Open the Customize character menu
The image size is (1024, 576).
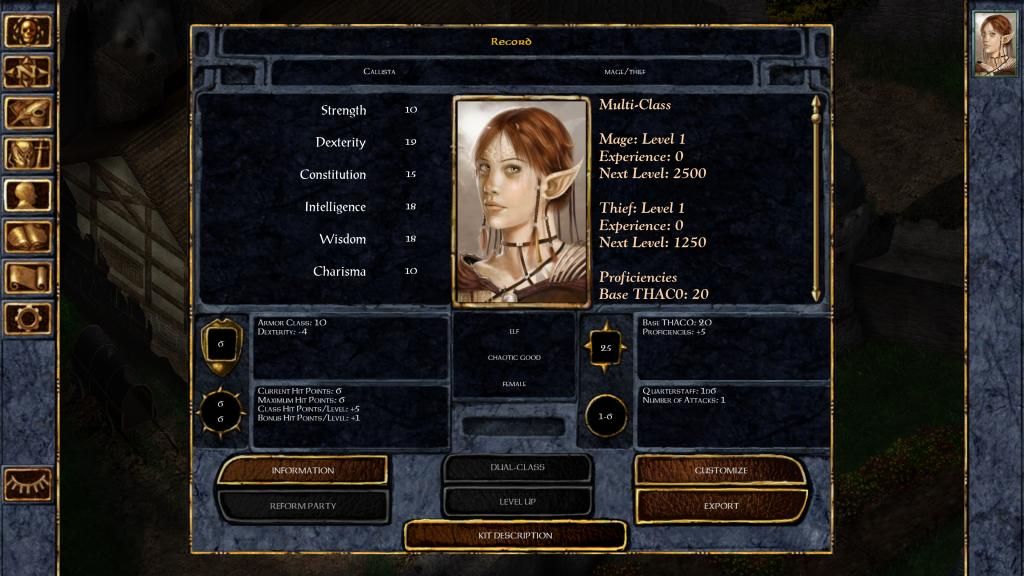coord(720,470)
